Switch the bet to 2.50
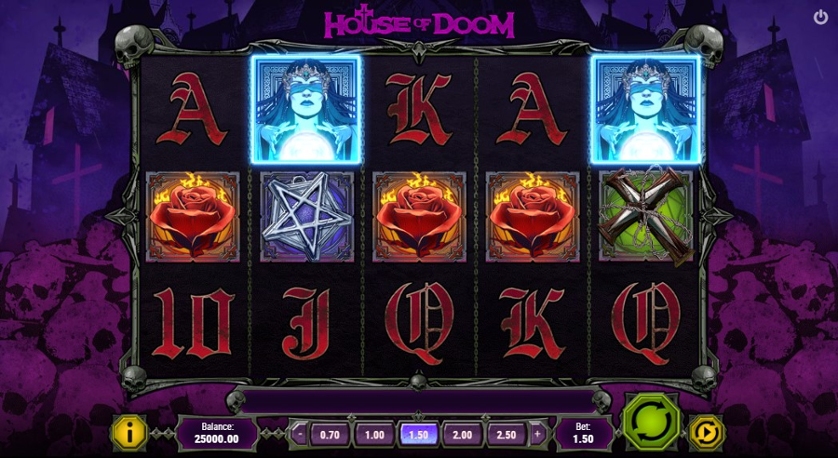The height and width of the screenshot is (458, 838). point(507,434)
